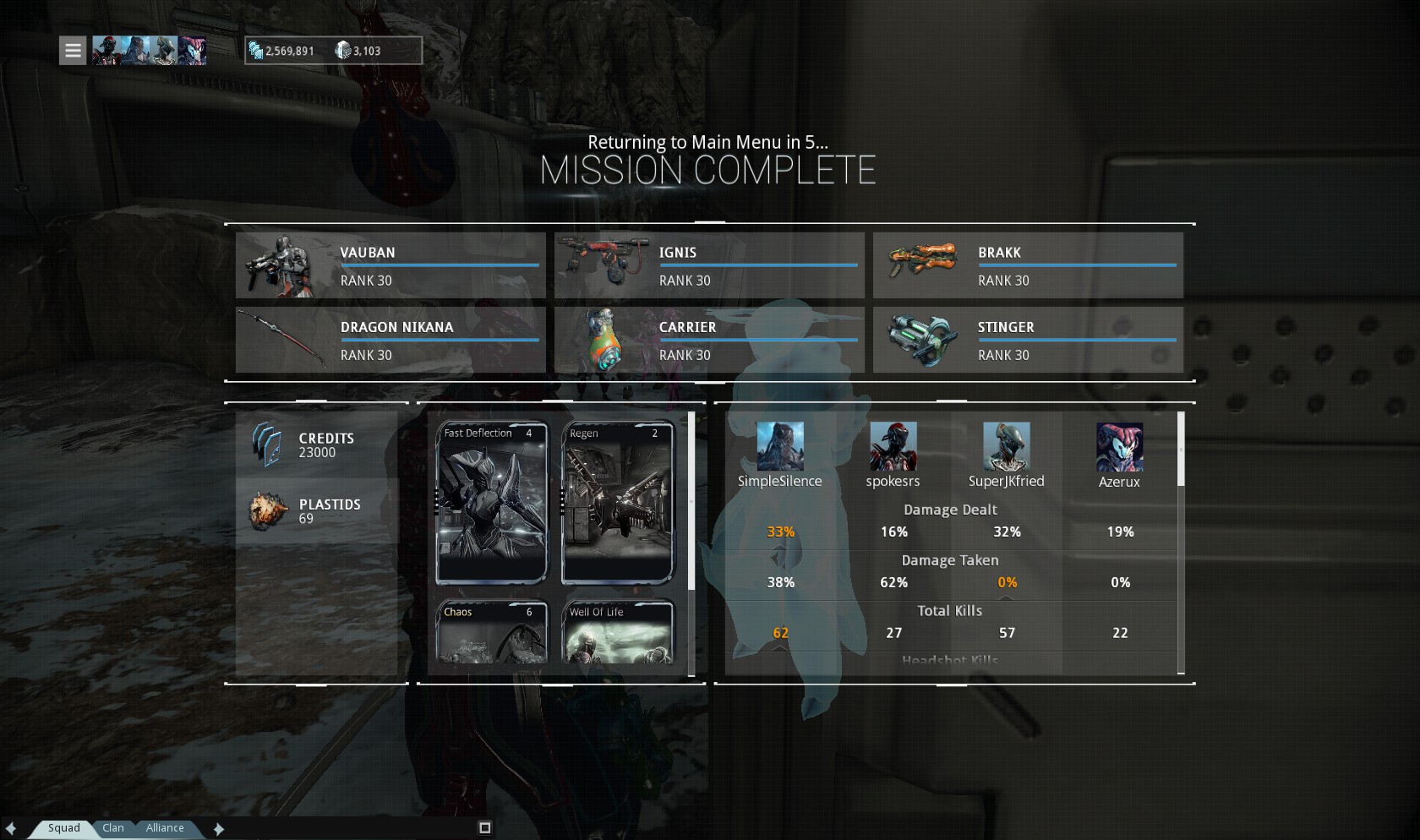Choose the Dragon Nikana panel
The width and height of the screenshot is (1420, 840).
(x=390, y=340)
